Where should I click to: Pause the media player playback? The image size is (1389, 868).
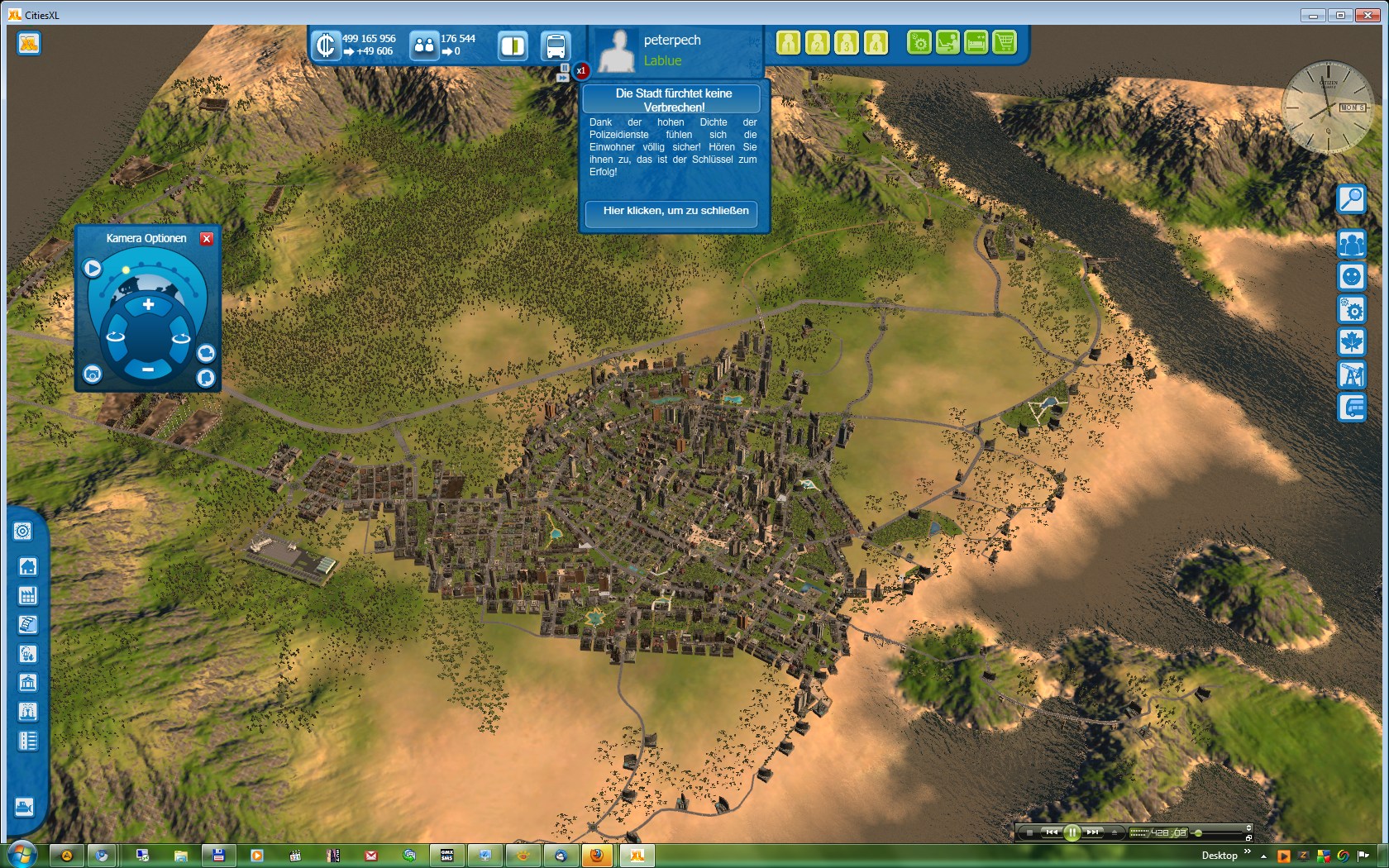[1072, 832]
